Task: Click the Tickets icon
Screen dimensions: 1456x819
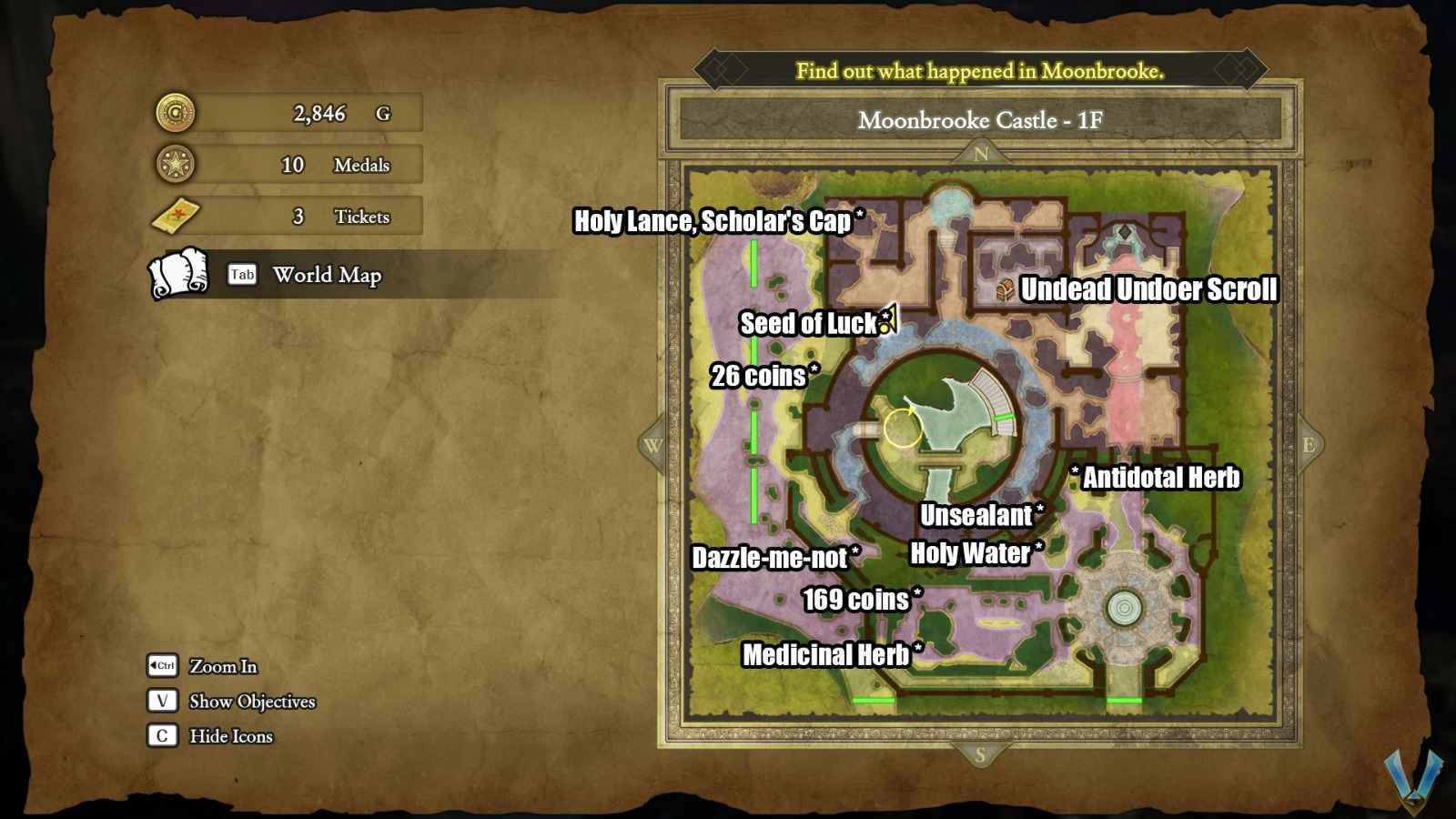Action: coord(178,217)
